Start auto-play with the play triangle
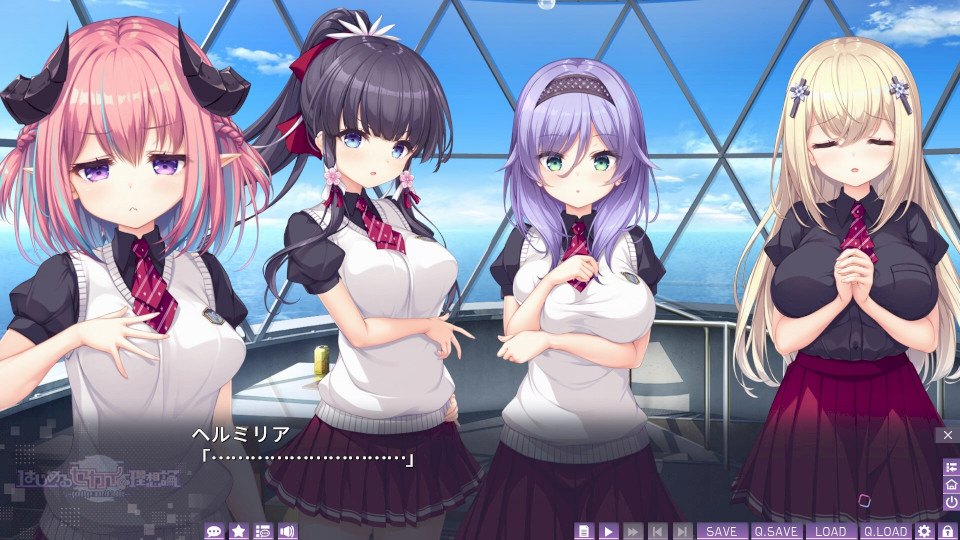The image size is (960, 540). [609, 531]
